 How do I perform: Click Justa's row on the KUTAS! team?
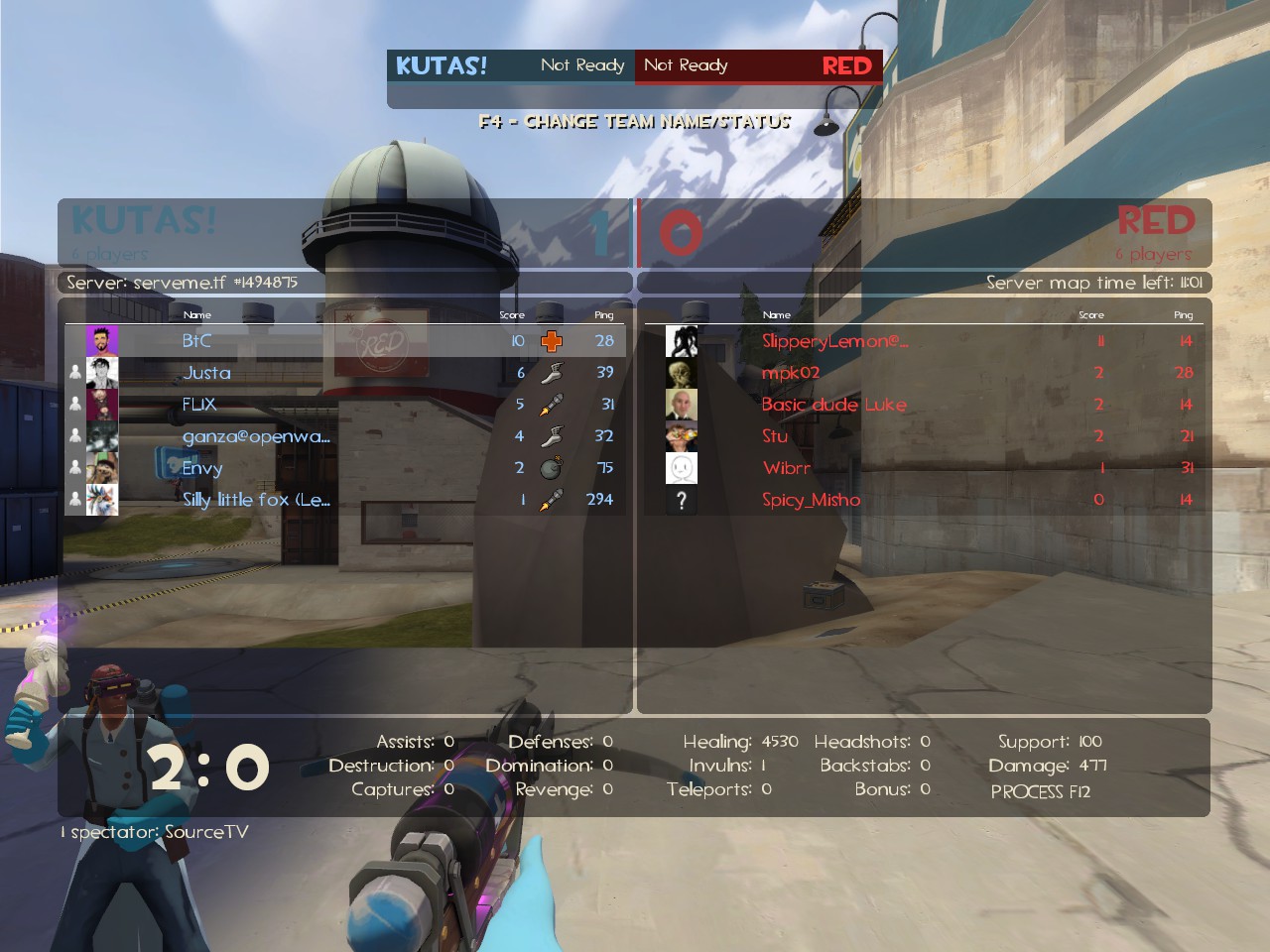[206, 373]
